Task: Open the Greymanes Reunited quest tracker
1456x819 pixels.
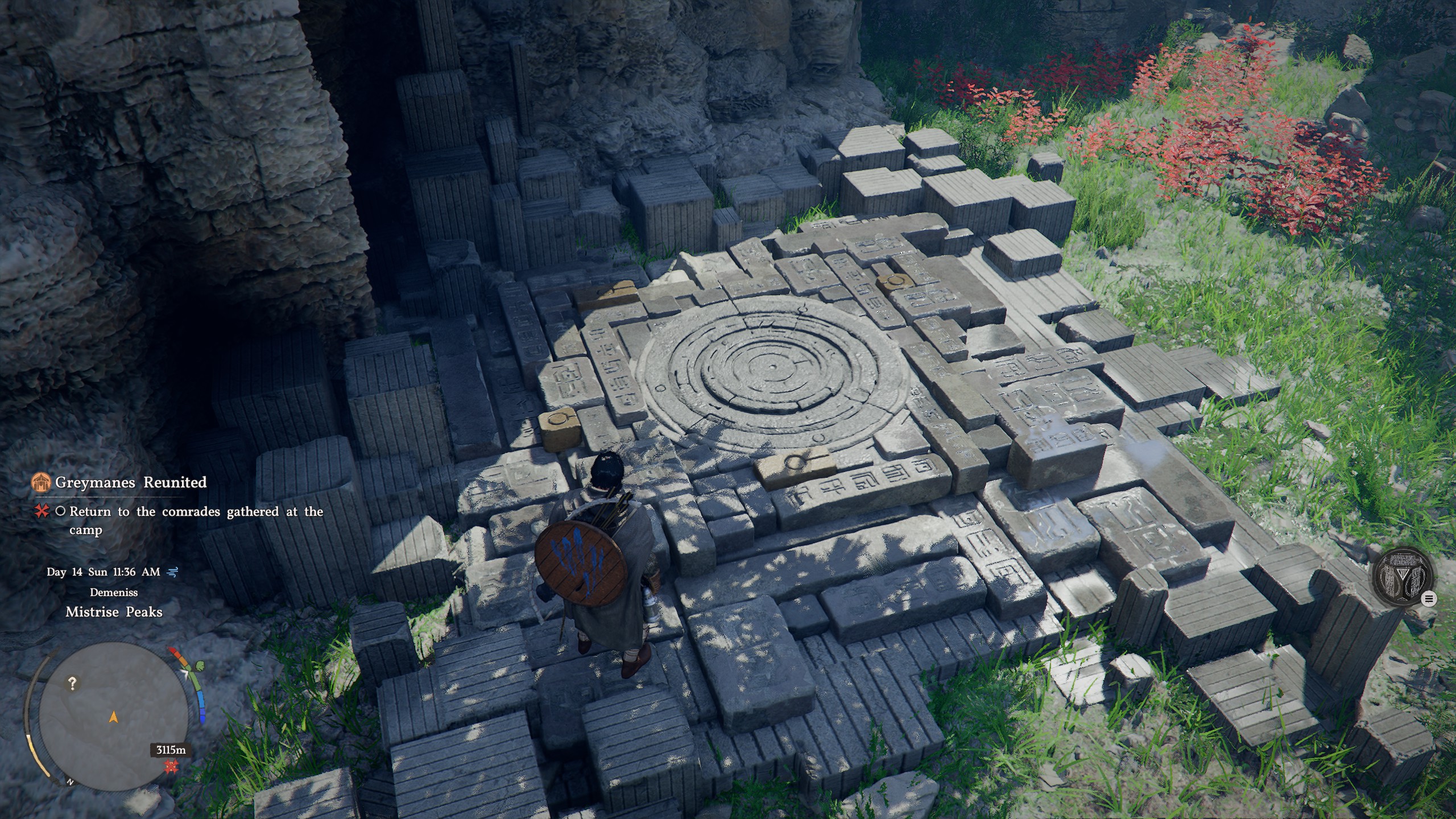Action: pyautogui.click(x=130, y=482)
